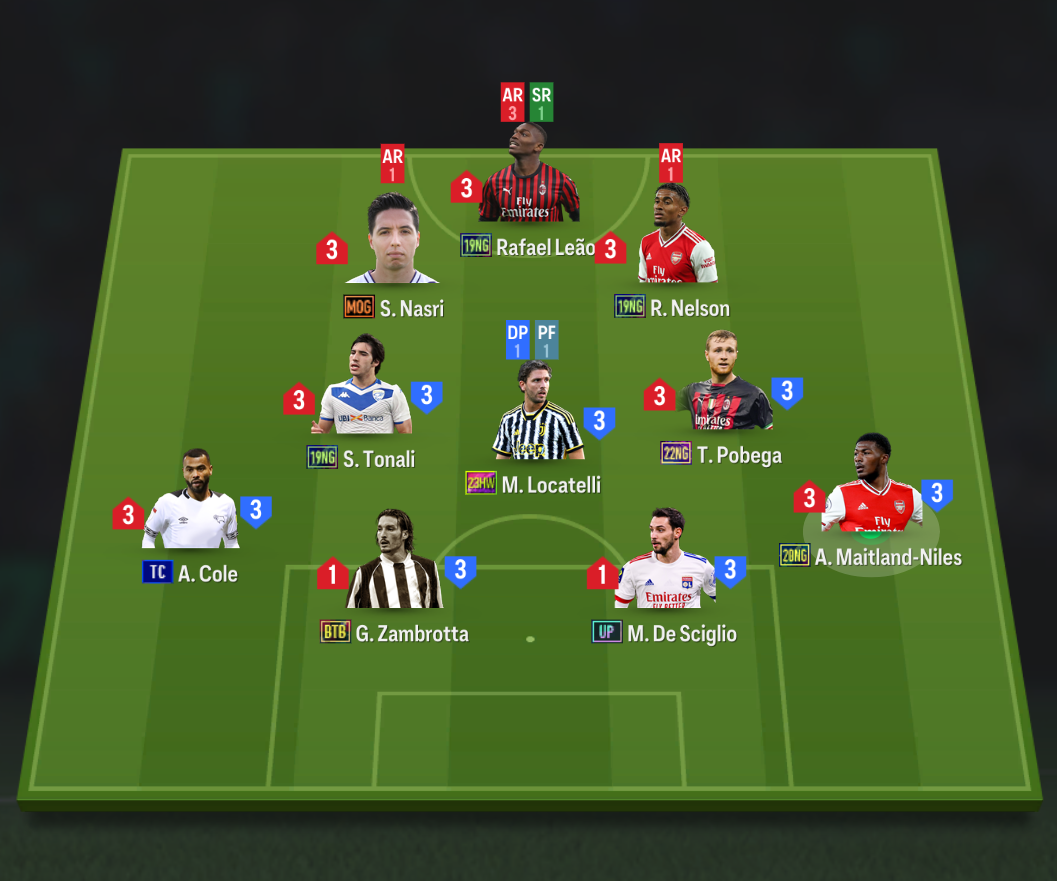Select M. Locatelli's player card

click(538, 415)
